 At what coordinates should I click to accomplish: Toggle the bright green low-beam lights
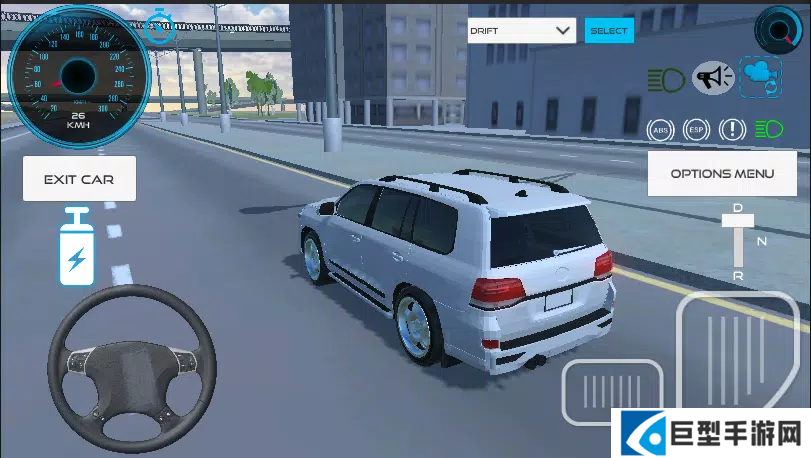click(768, 129)
